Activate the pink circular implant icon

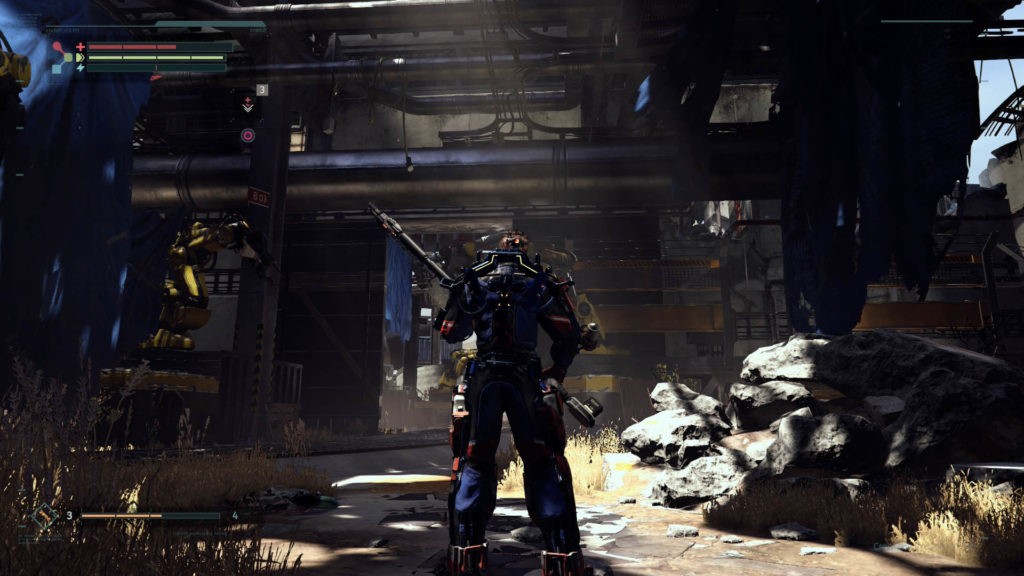coord(247,135)
